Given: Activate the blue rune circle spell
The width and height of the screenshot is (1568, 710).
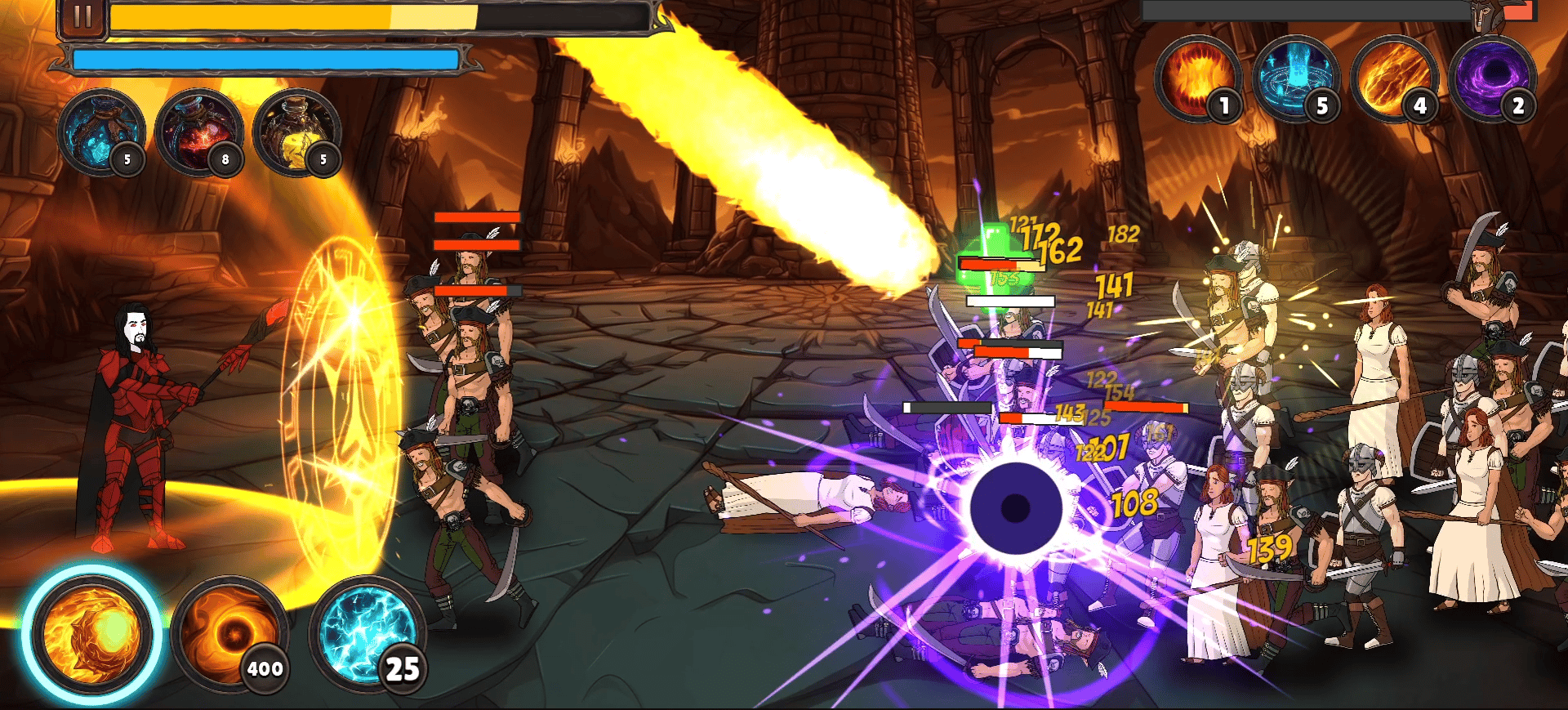Looking at the screenshot, I should (x=1294, y=79).
